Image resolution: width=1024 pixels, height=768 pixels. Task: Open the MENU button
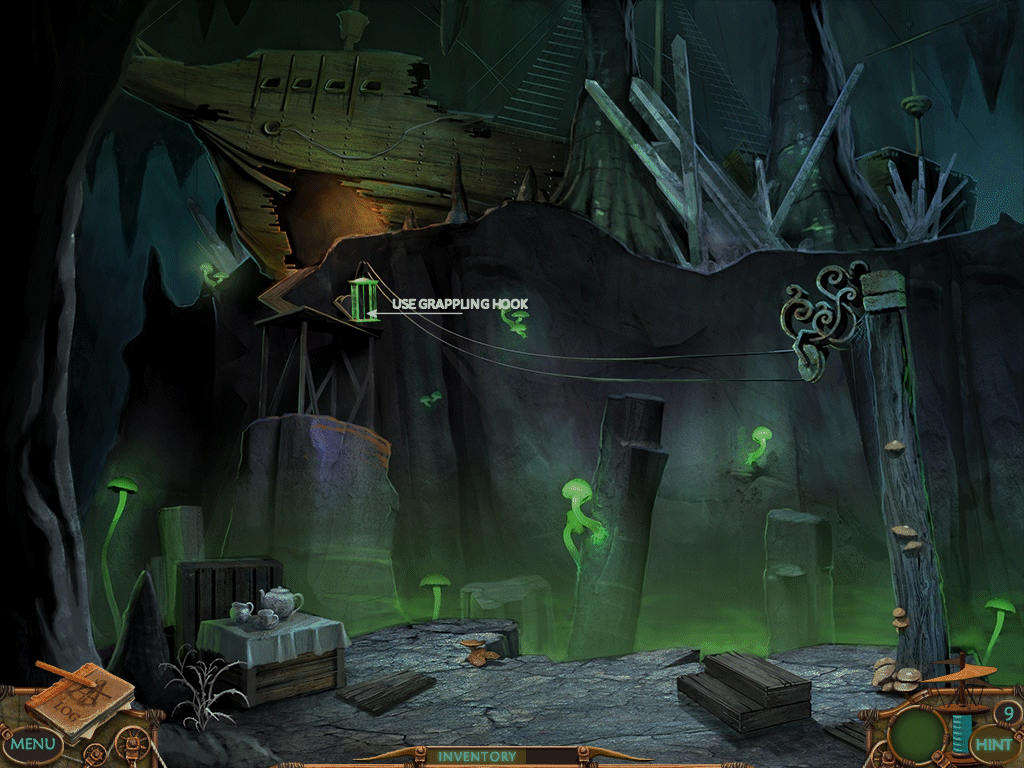pos(33,744)
